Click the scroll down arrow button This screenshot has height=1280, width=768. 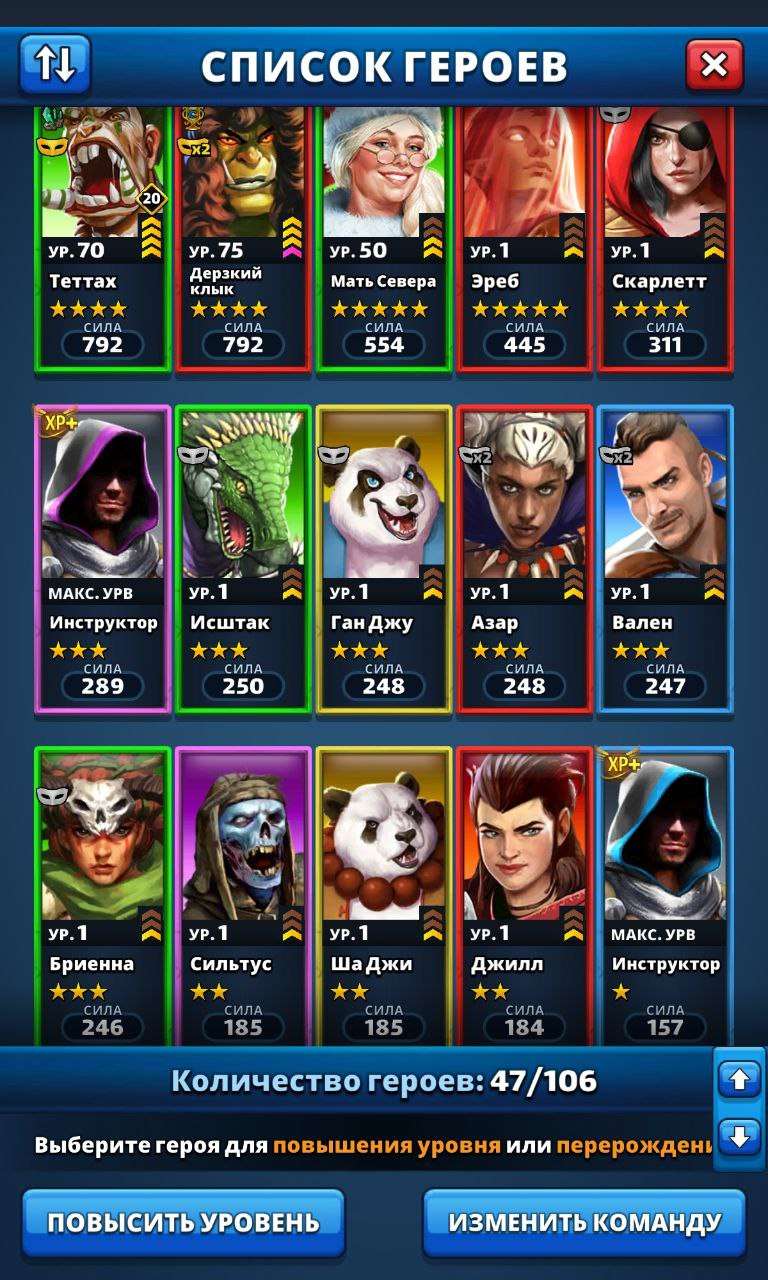(x=740, y=1138)
